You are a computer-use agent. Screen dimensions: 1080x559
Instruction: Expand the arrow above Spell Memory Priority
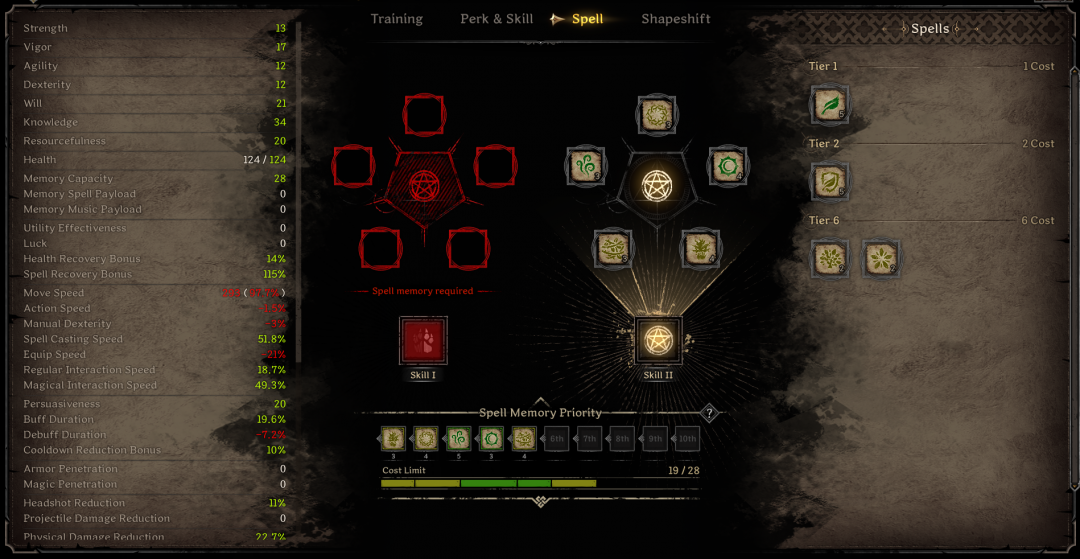point(541,401)
